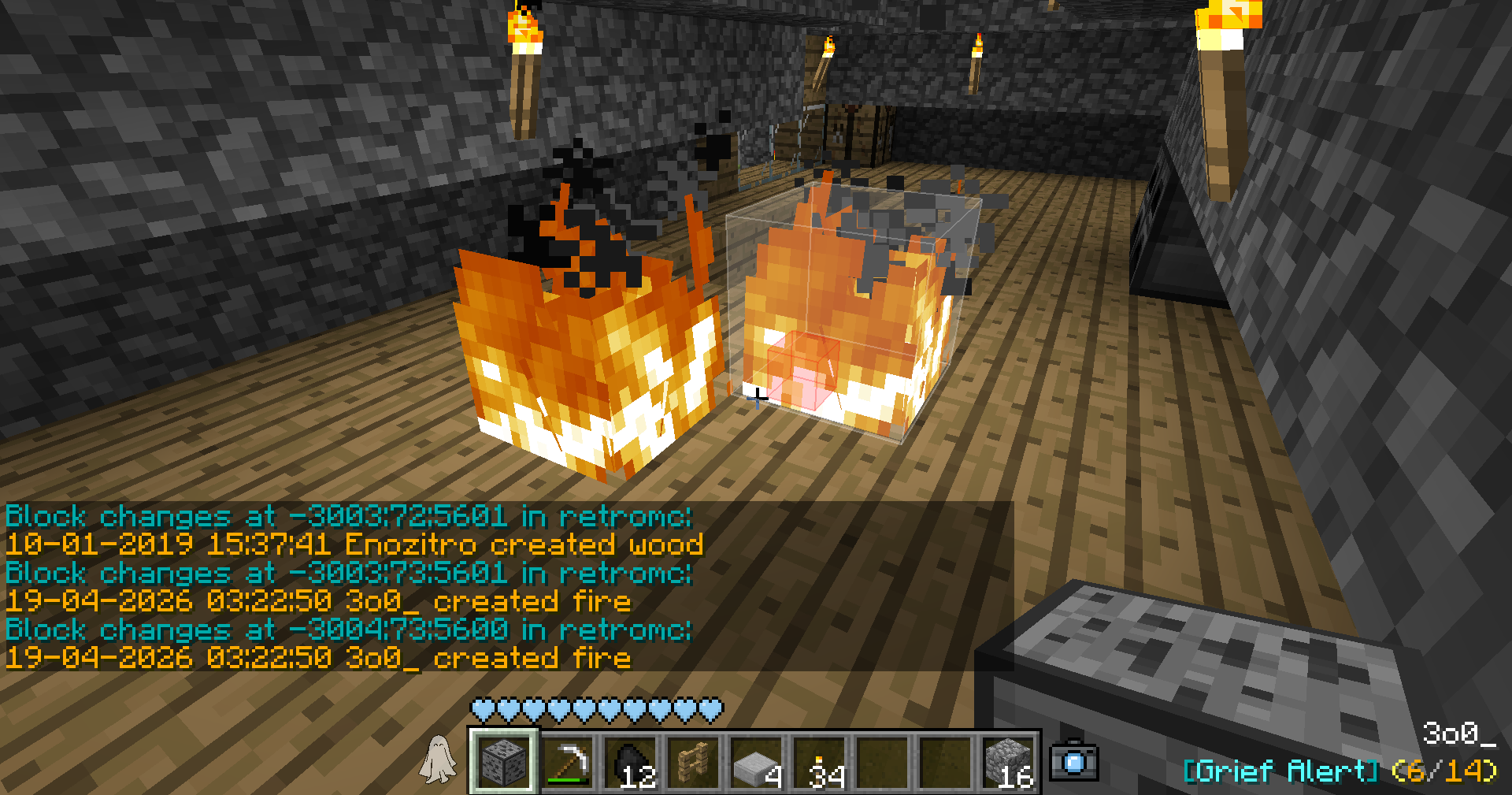Viewport: 1512px width, 795px height.
Task: Click the ghost icon beside the hotbar
Action: click(x=438, y=760)
